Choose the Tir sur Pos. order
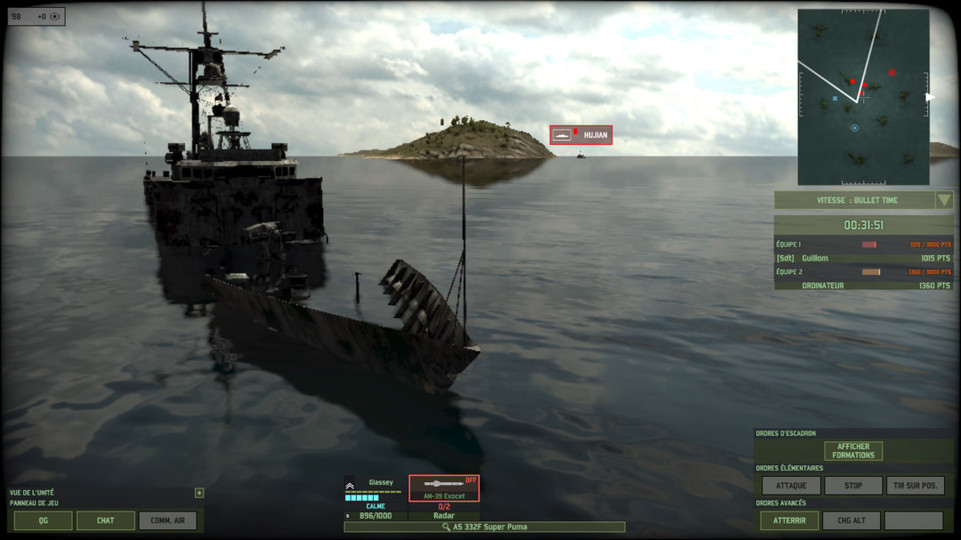 pos(914,486)
